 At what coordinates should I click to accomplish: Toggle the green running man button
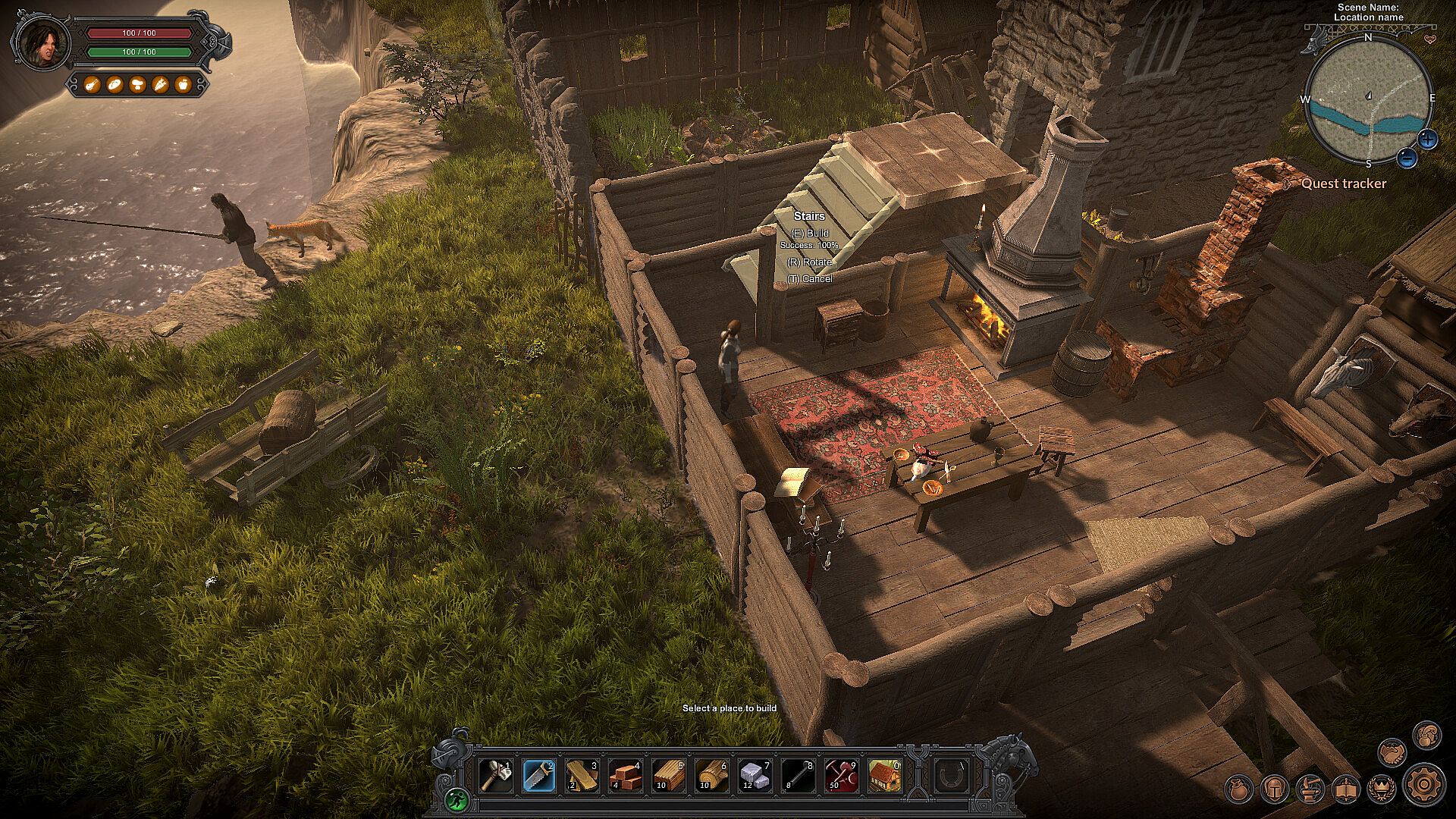pyautogui.click(x=456, y=799)
